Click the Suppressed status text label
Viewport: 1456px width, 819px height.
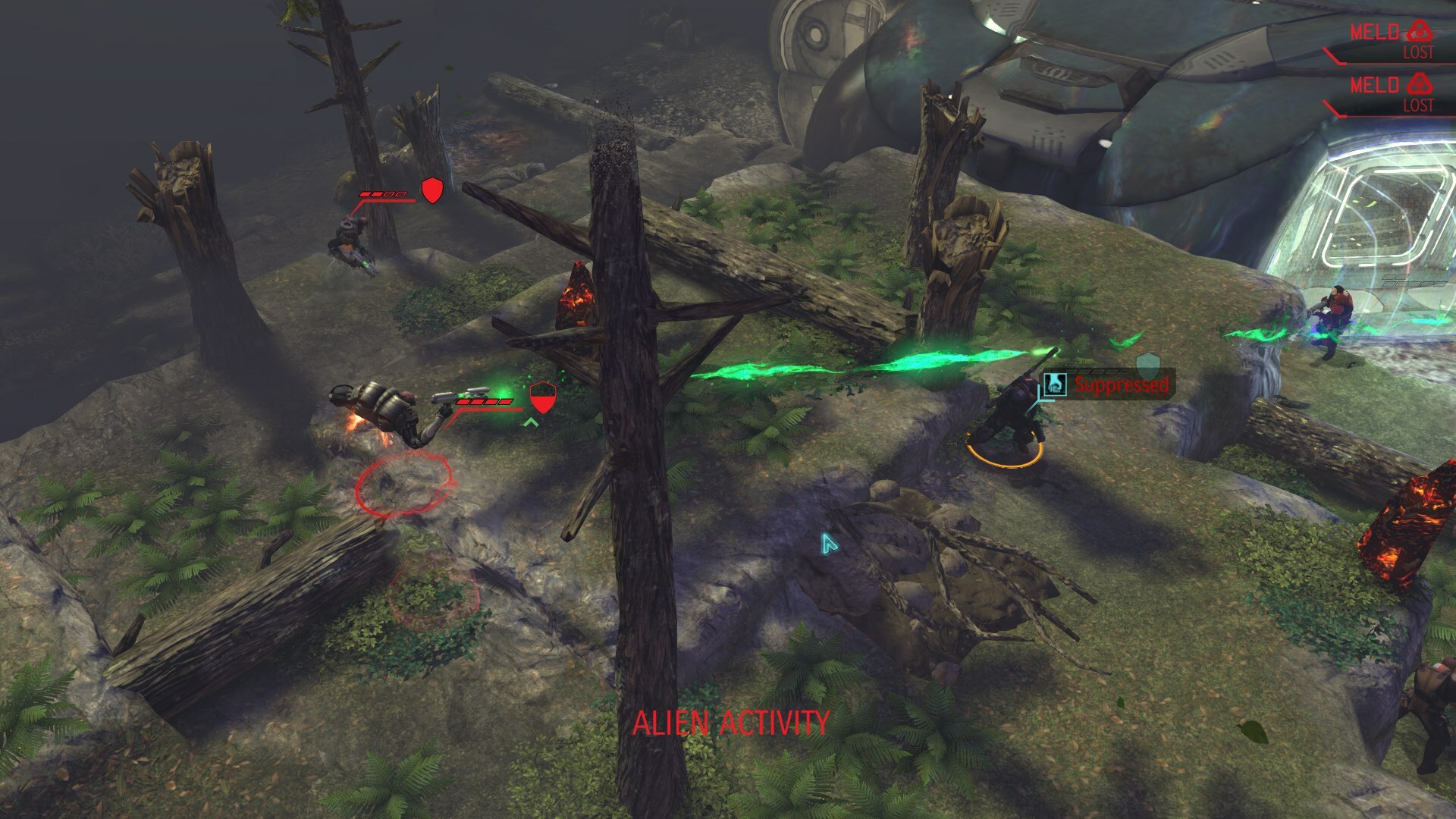click(x=1121, y=385)
